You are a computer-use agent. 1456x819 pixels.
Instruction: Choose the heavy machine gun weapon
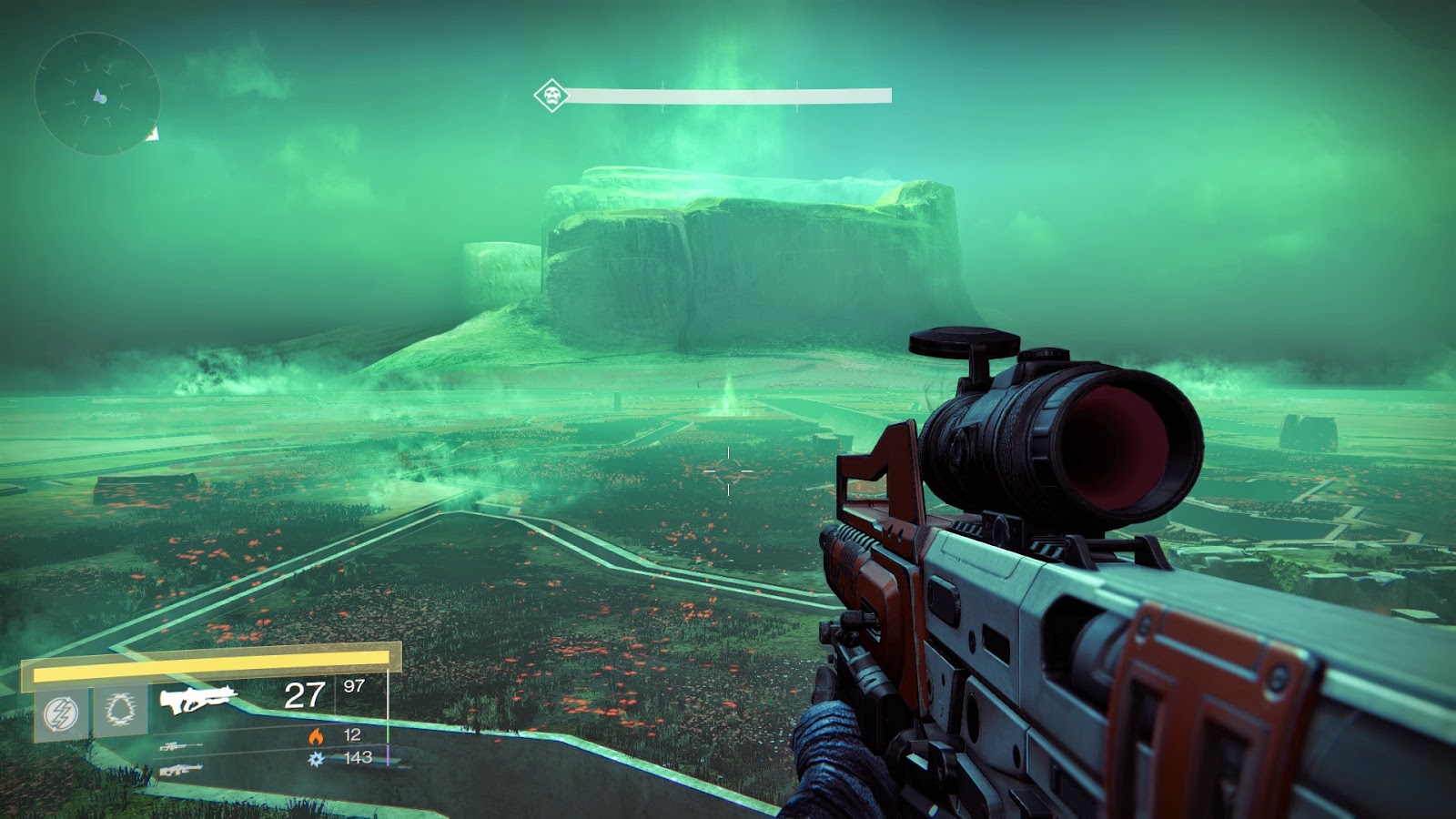(180, 770)
